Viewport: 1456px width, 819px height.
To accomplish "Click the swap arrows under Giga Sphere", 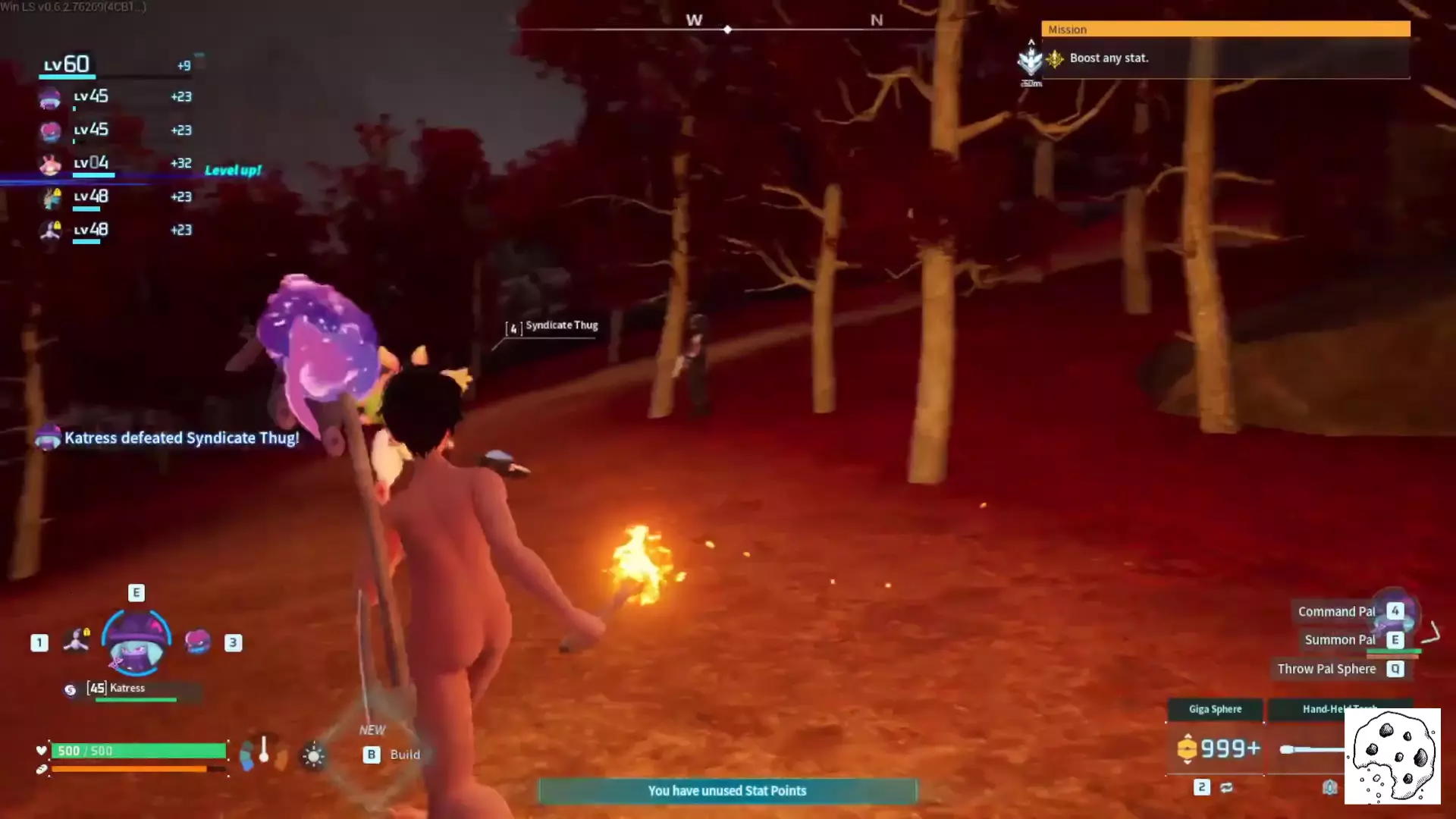I will point(1226,787).
